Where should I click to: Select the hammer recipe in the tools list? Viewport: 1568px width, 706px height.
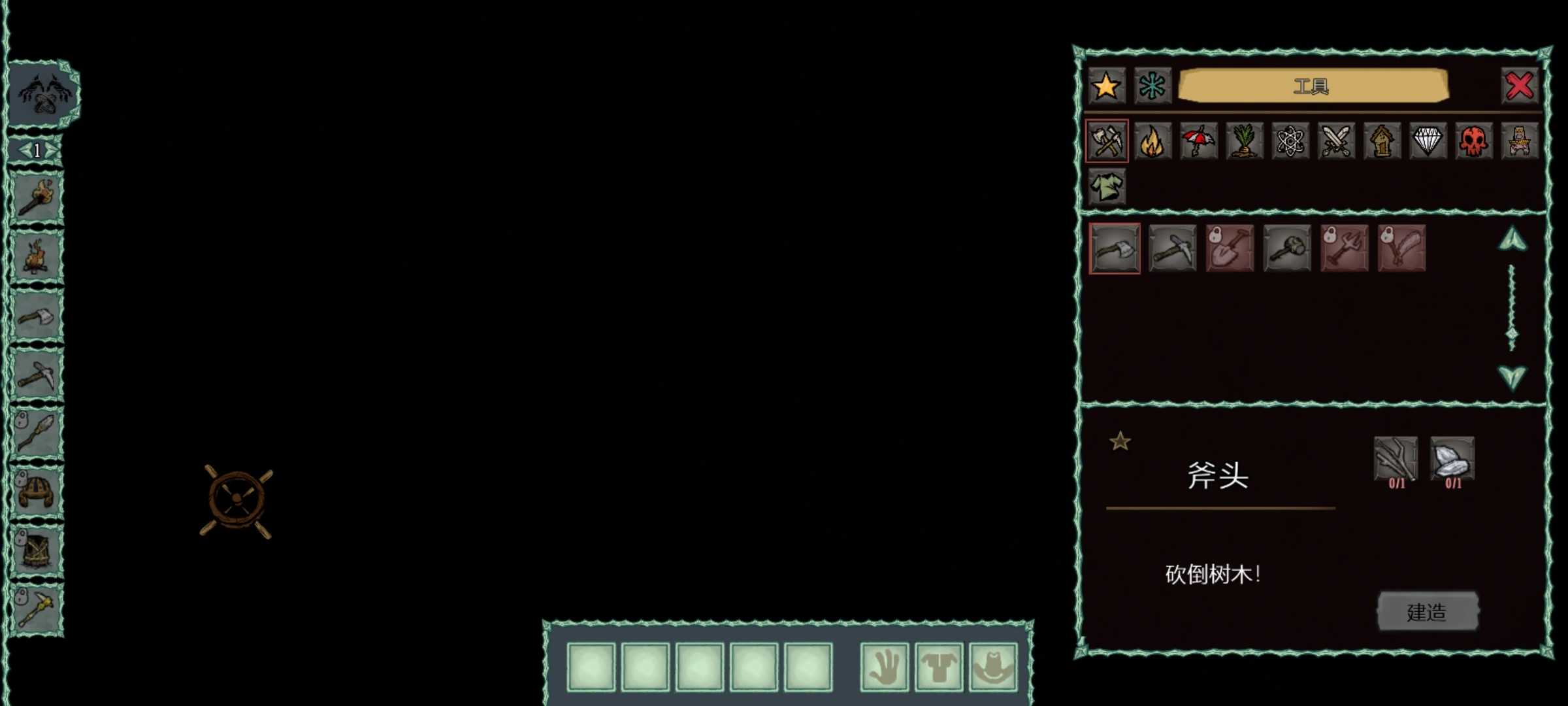click(1287, 248)
